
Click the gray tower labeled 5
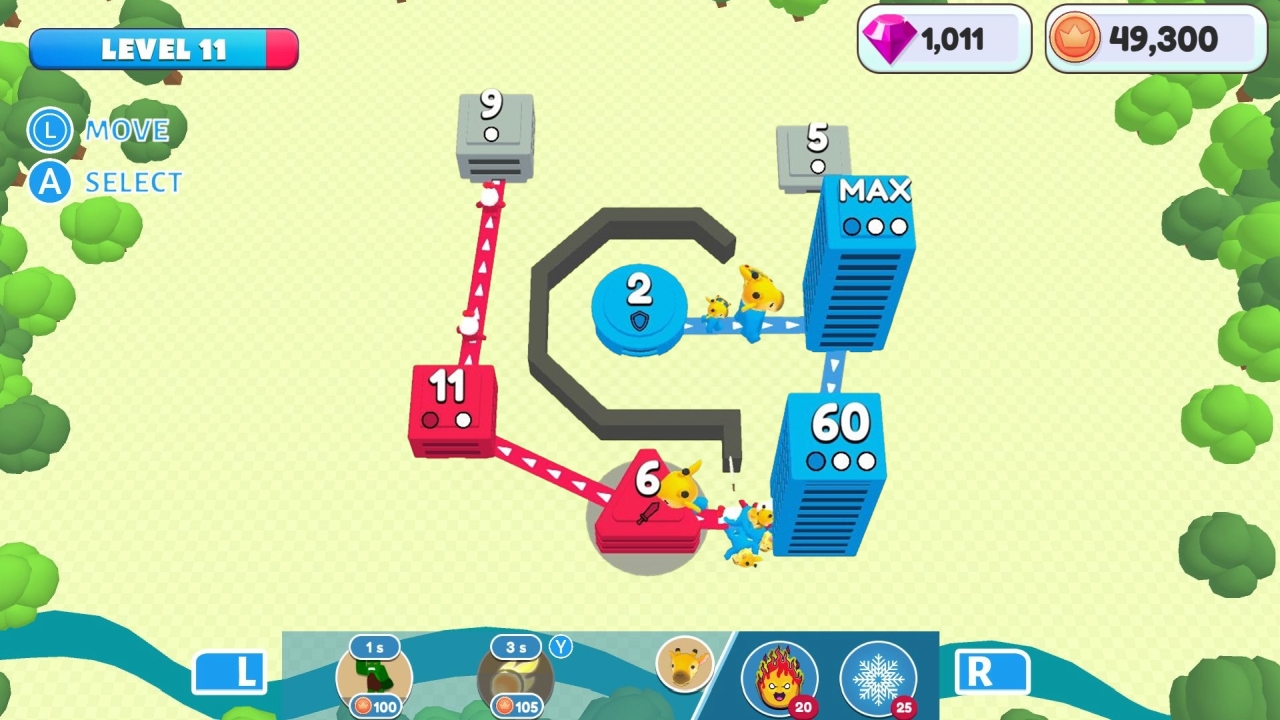tap(812, 155)
